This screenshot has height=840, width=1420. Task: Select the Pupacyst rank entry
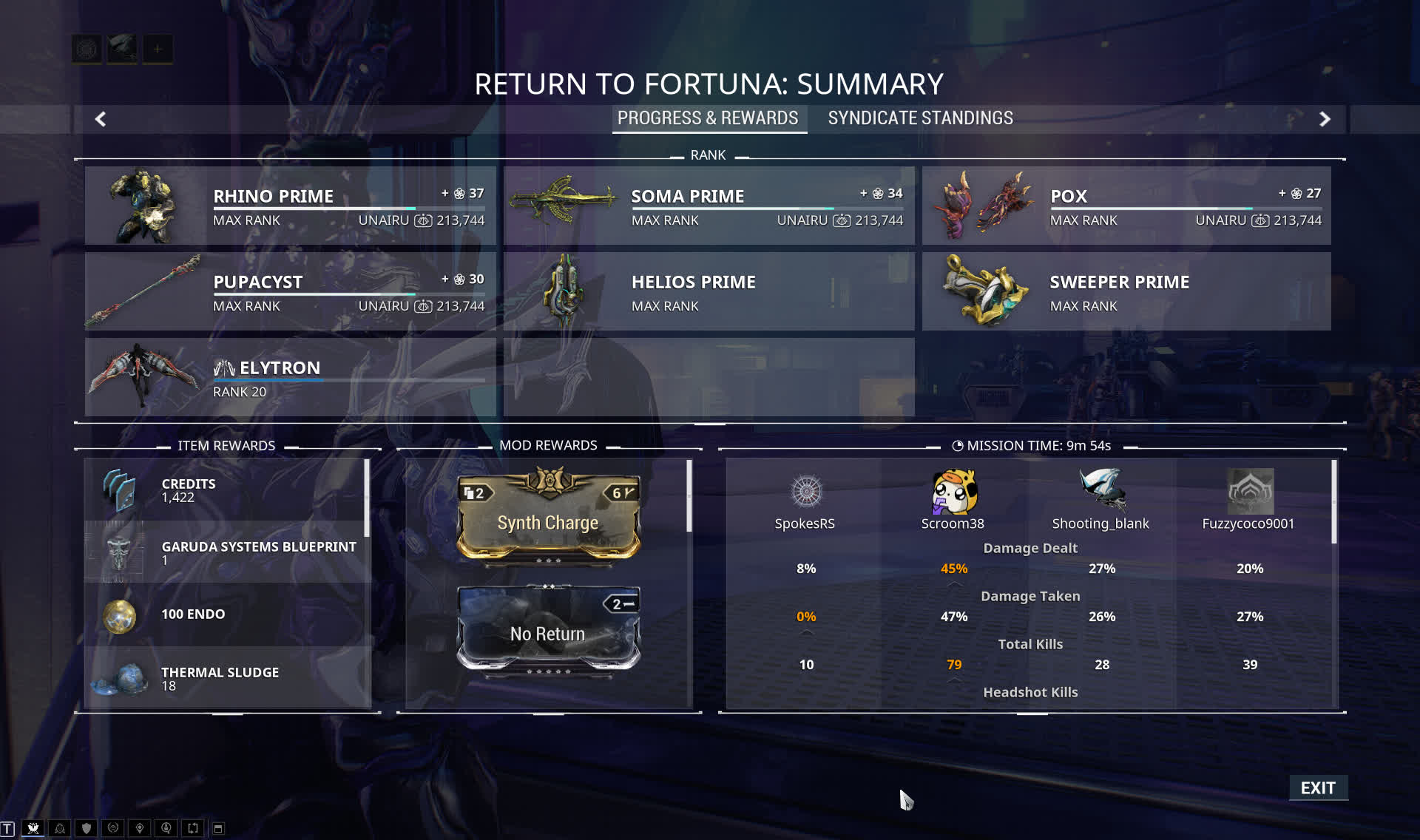[x=290, y=291]
